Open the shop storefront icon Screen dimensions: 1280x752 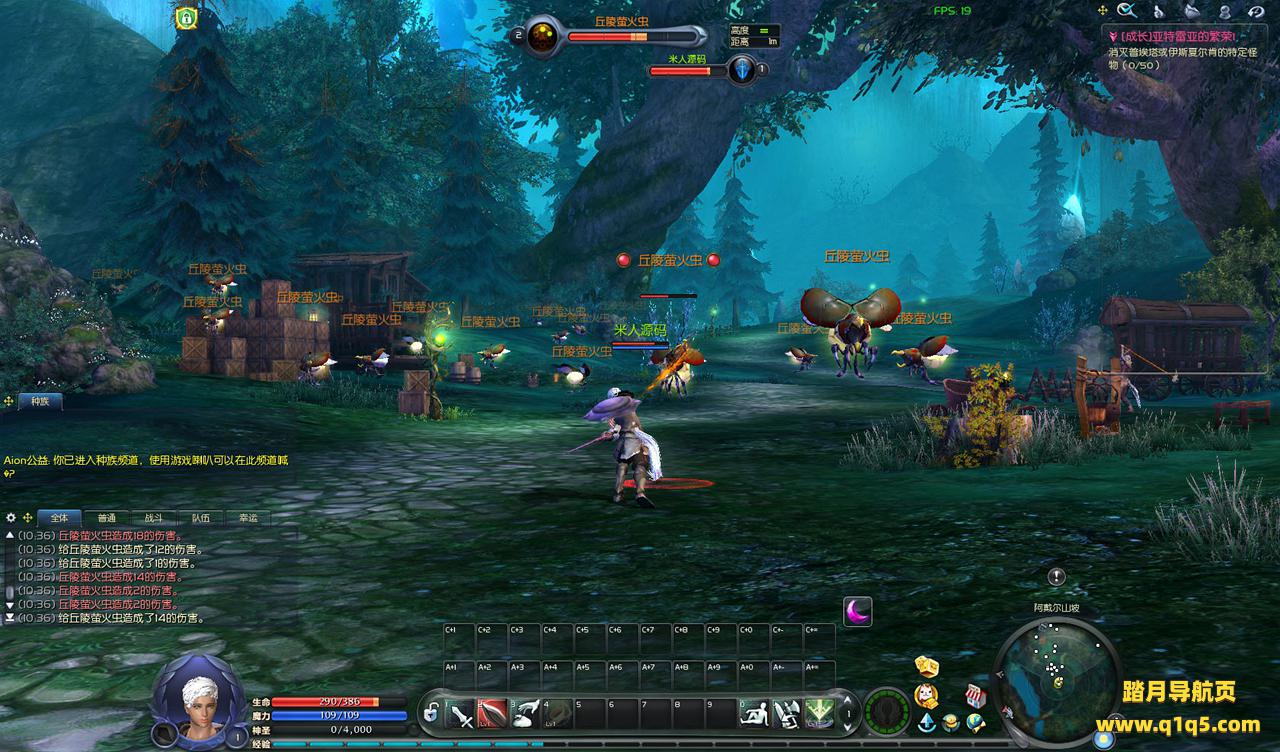(x=976, y=695)
